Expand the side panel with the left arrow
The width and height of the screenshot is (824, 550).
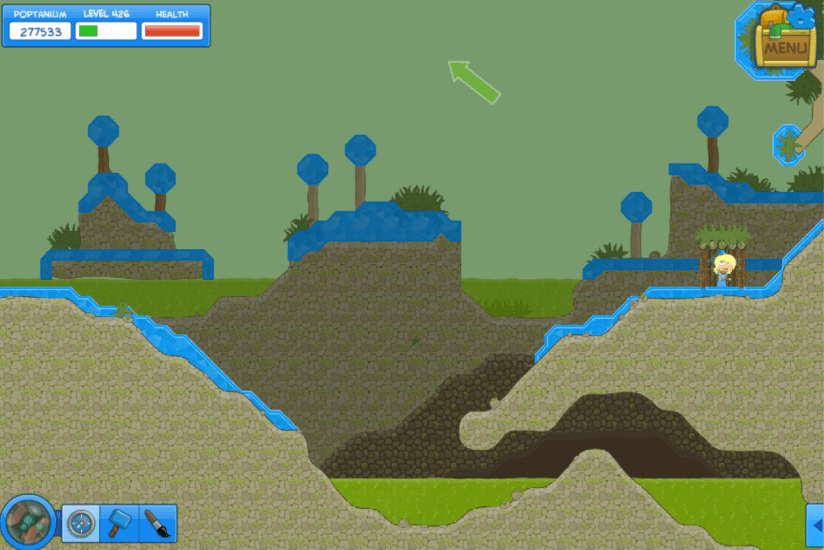815,524
